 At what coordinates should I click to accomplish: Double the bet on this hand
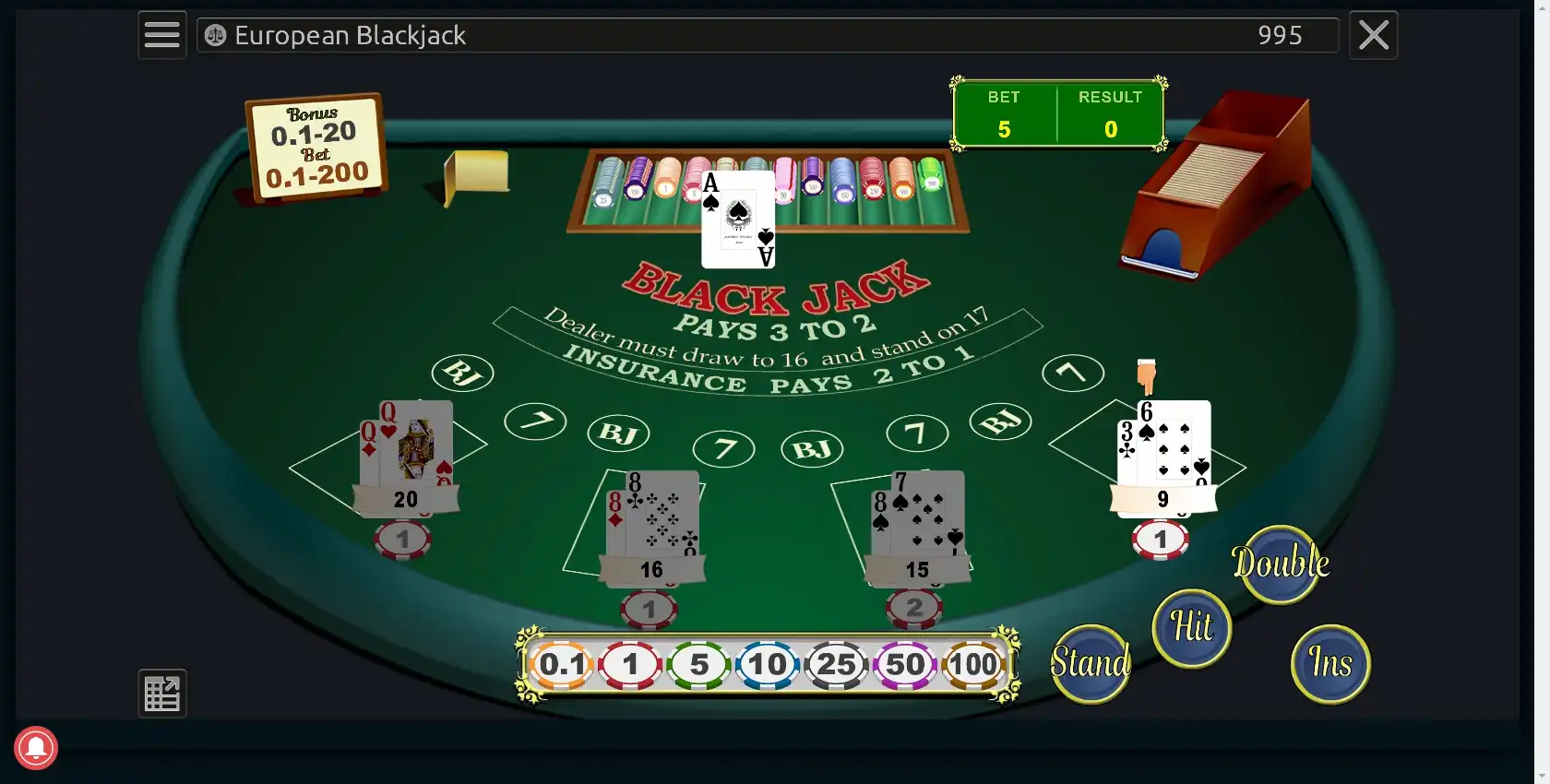[1281, 564]
